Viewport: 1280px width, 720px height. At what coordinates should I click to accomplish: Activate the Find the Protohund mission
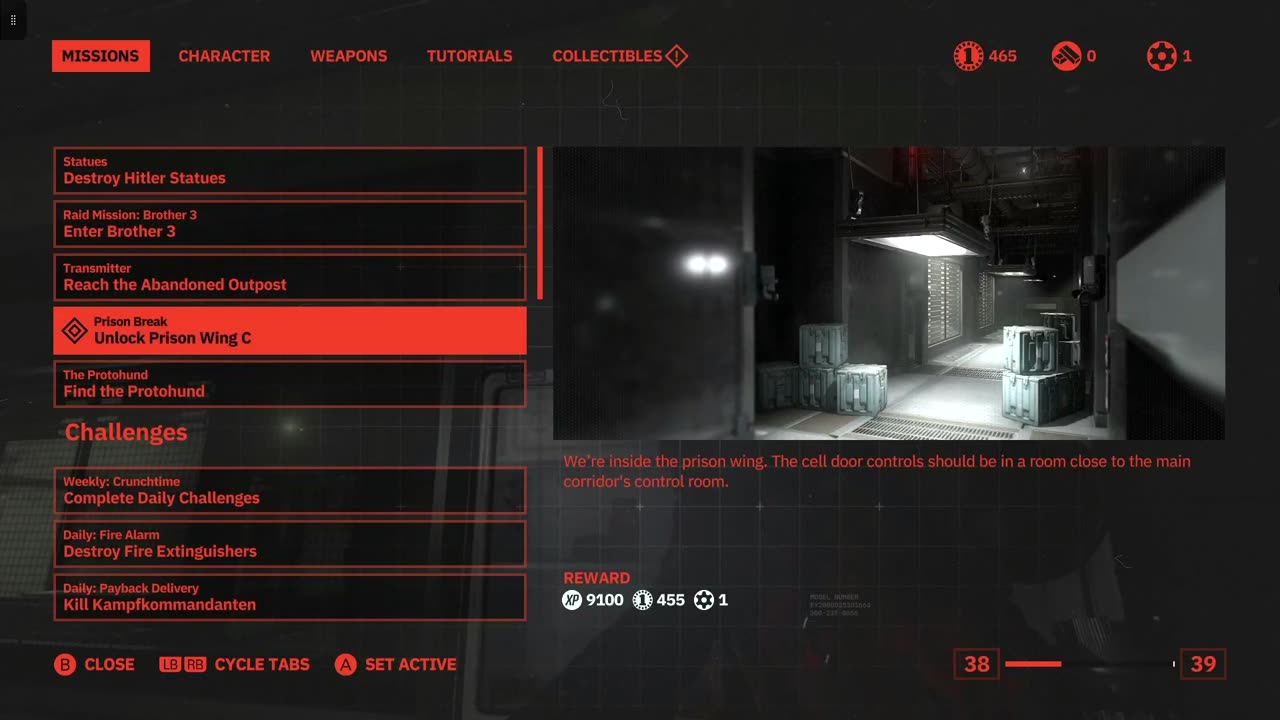(290, 384)
